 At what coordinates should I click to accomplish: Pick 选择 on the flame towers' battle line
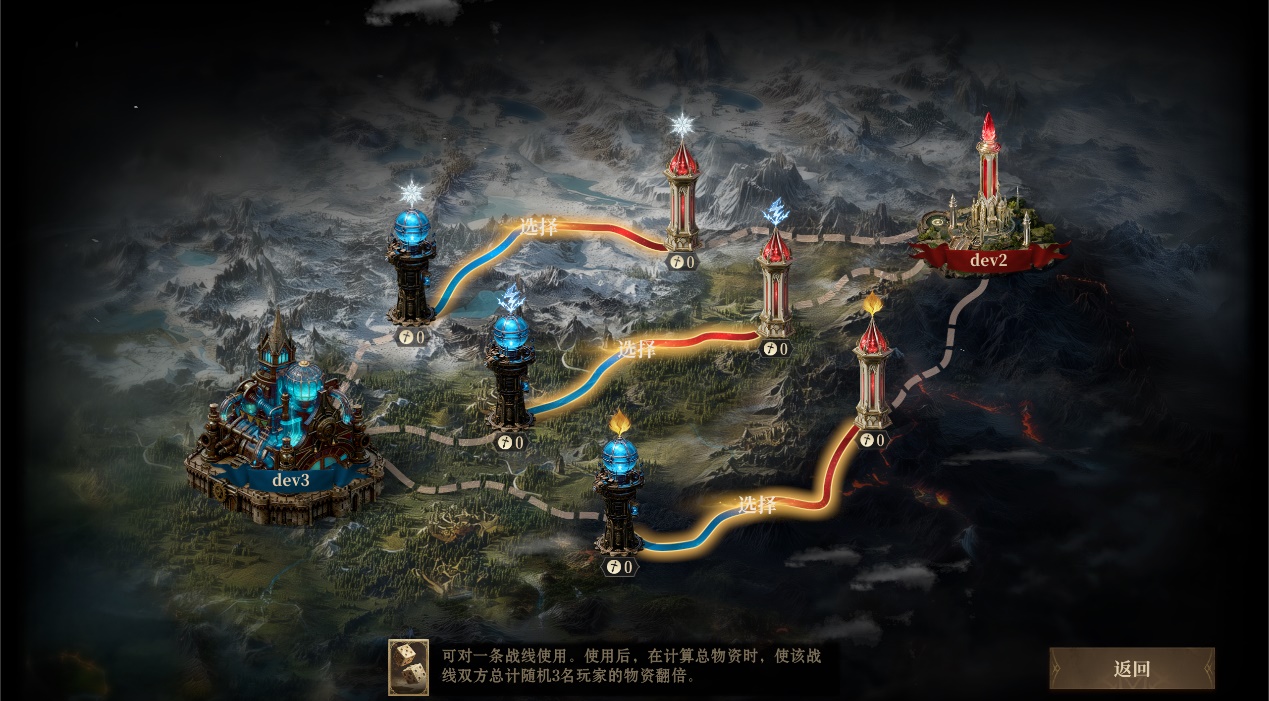coord(756,505)
